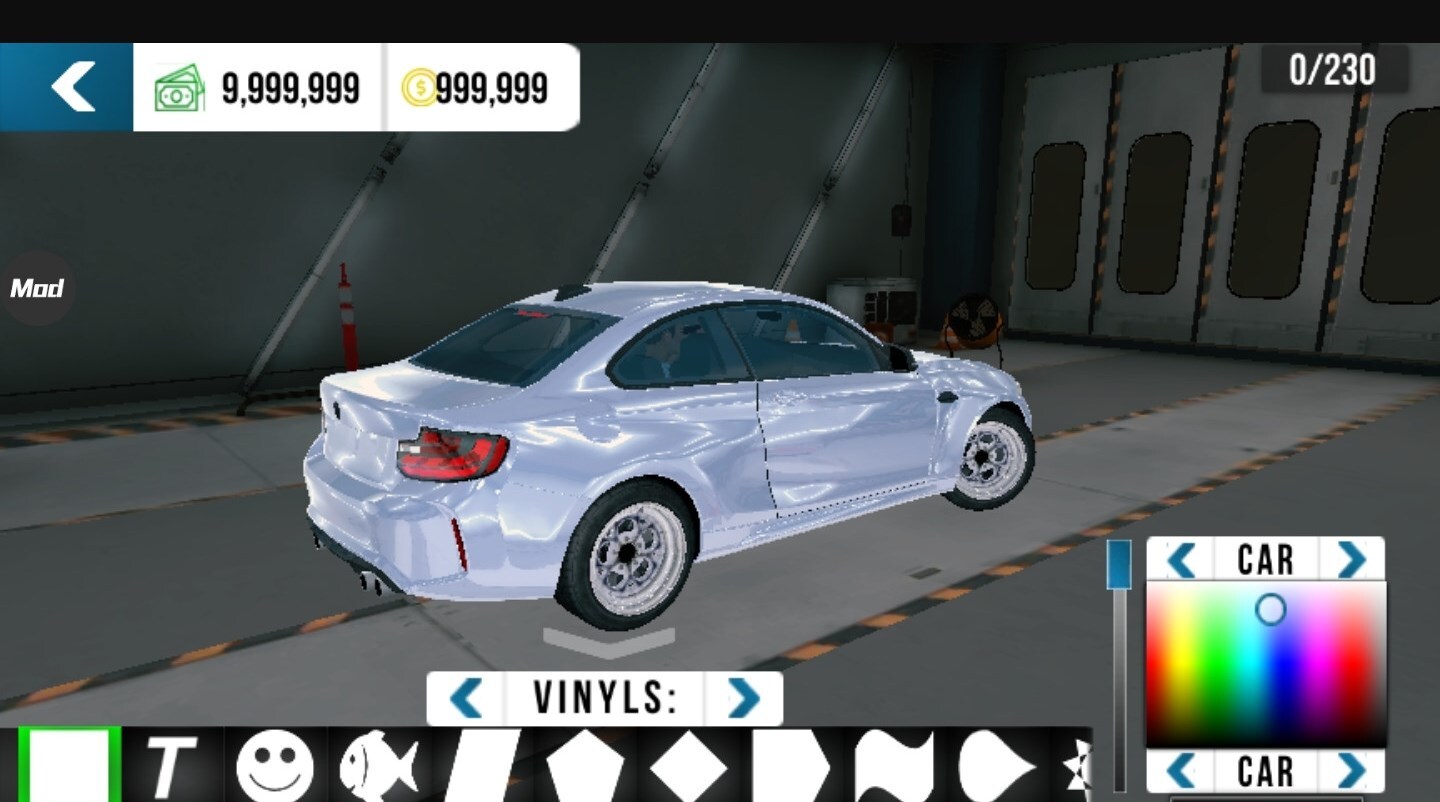
Task: Click the right arrow below the color palette
Action: (x=1351, y=771)
